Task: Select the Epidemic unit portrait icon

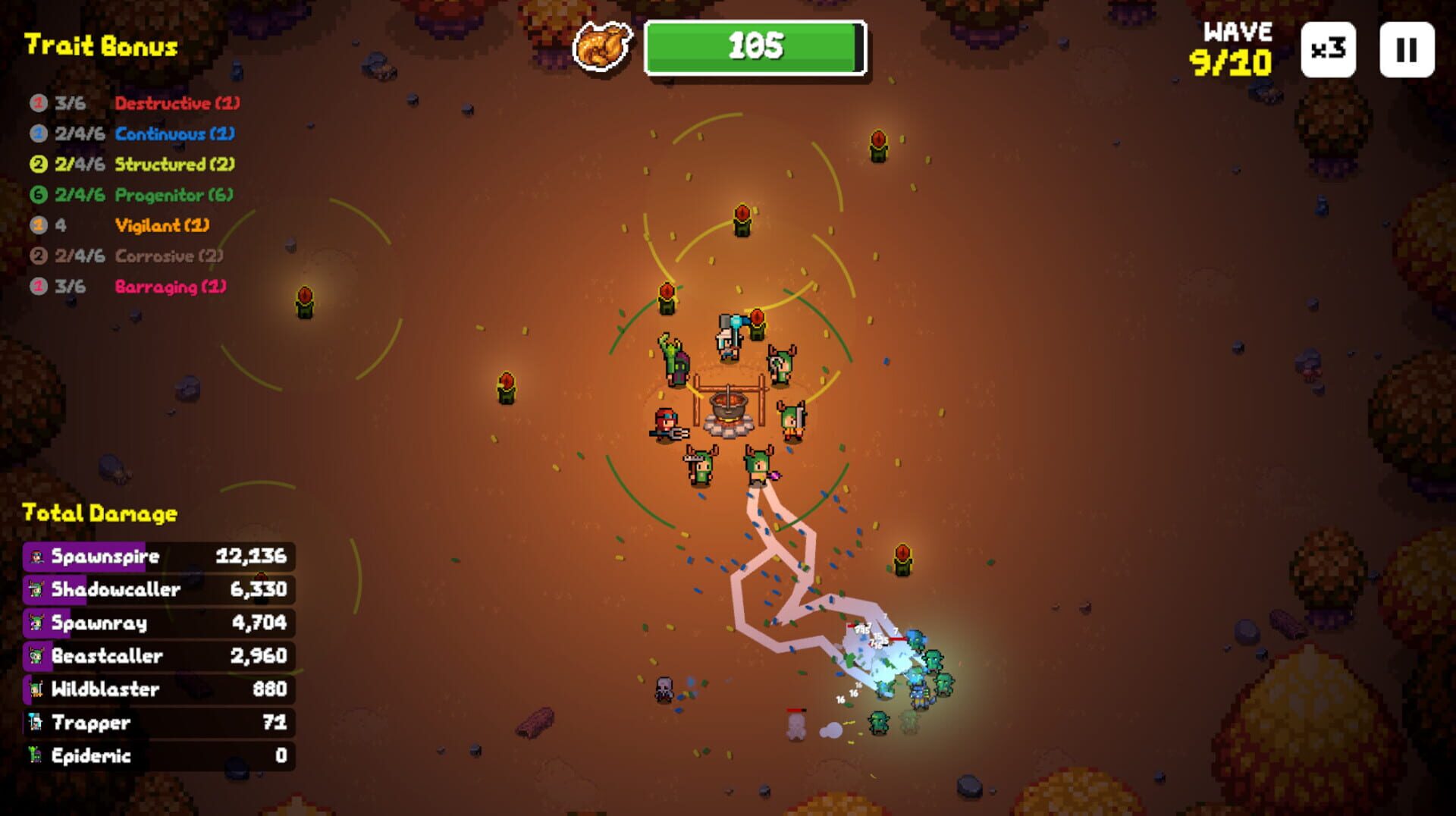Action: [x=36, y=755]
